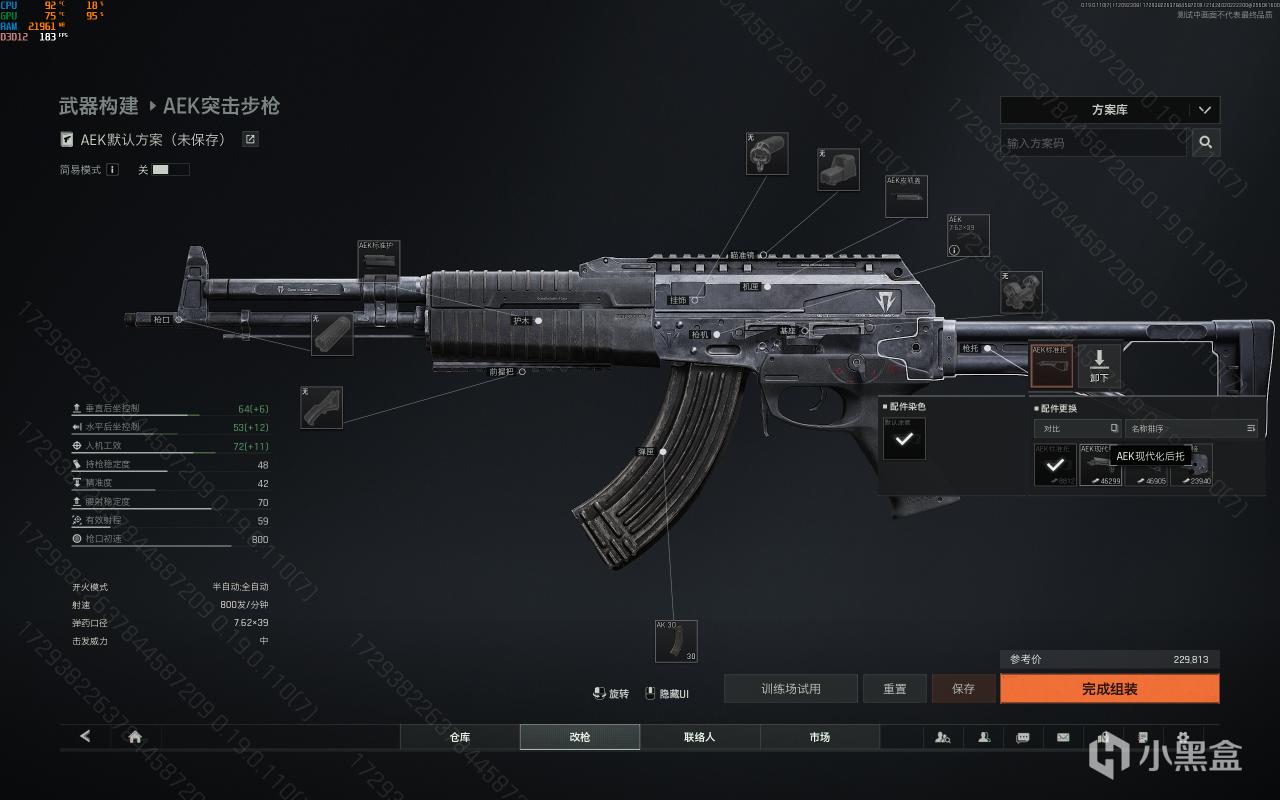The height and width of the screenshot is (800, 1280).
Task: Select the AK 30-round magazine slot
Action: pyautogui.click(x=676, y=641)
